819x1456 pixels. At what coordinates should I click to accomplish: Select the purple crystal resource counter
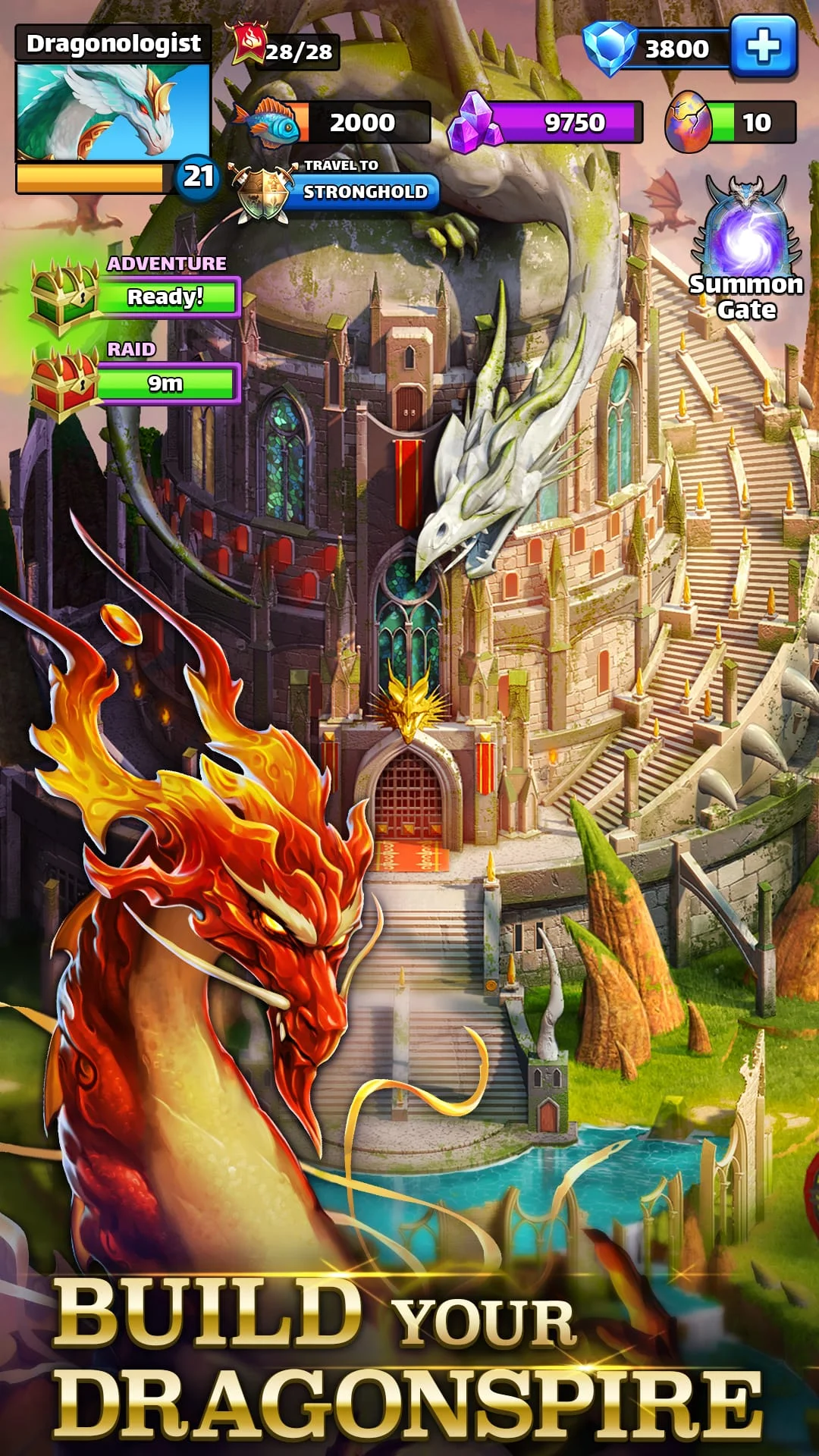coord(546,122)
